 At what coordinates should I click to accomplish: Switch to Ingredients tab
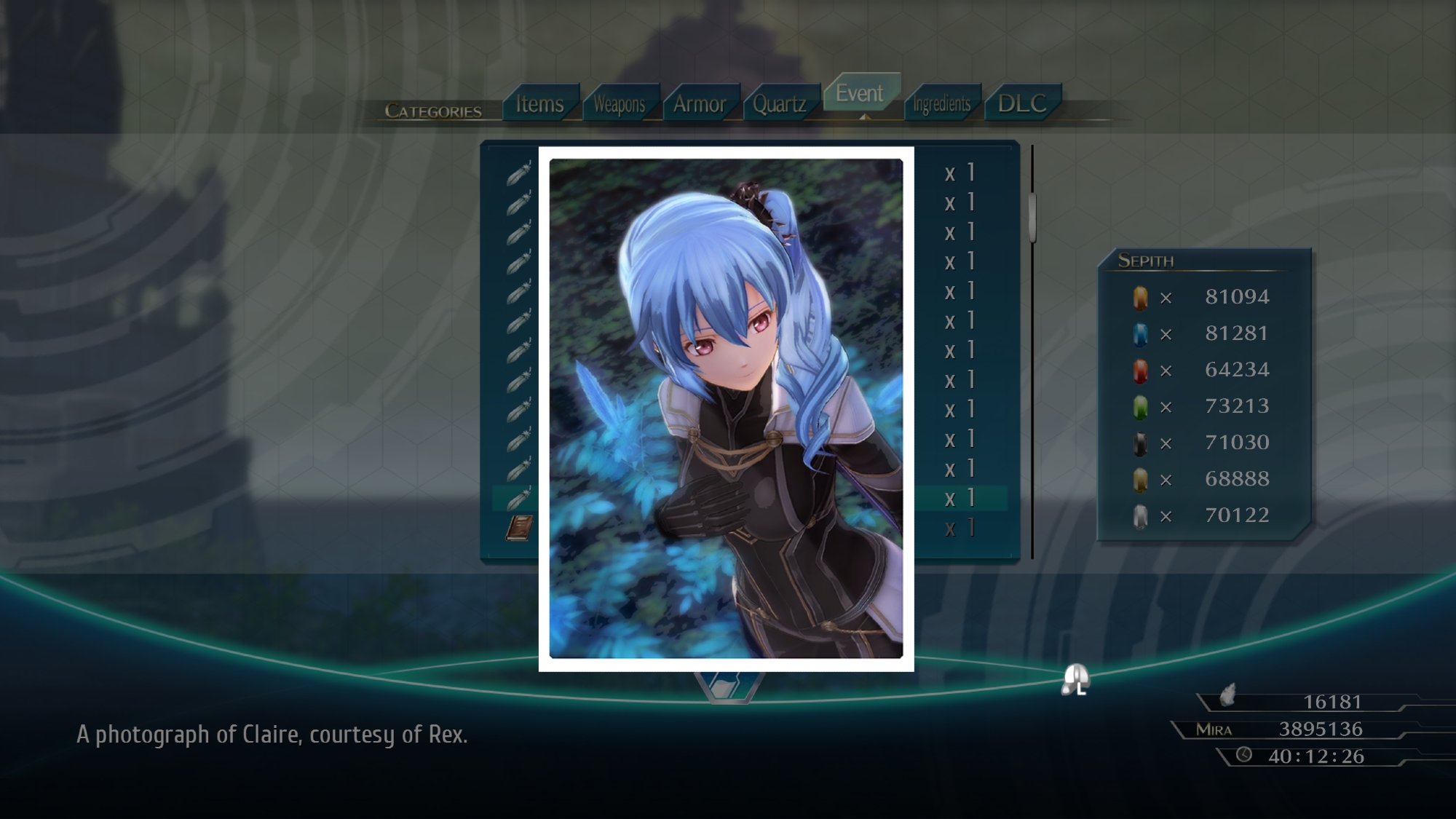(x=942, y=104)
